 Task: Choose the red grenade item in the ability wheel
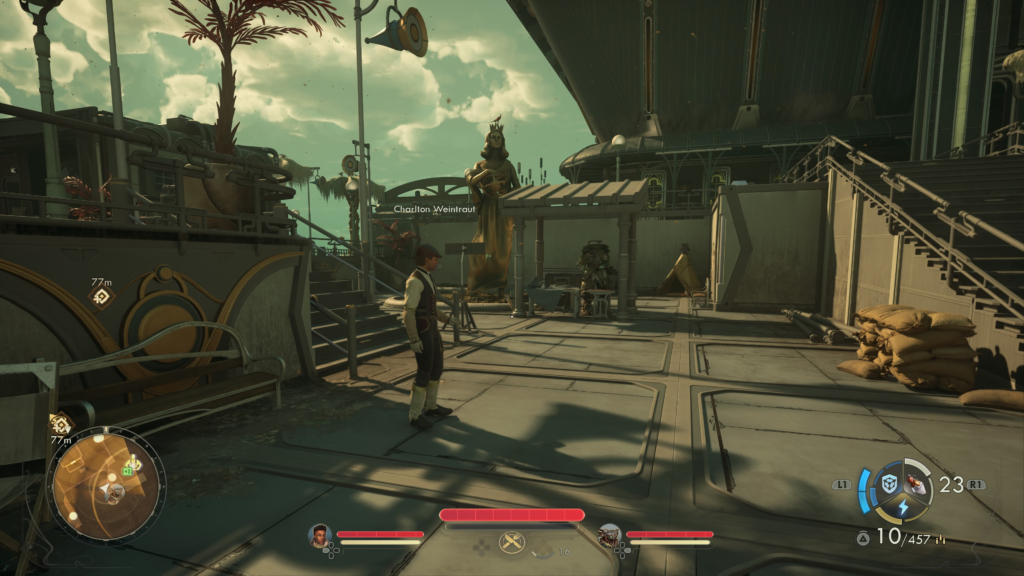(917, 484)
